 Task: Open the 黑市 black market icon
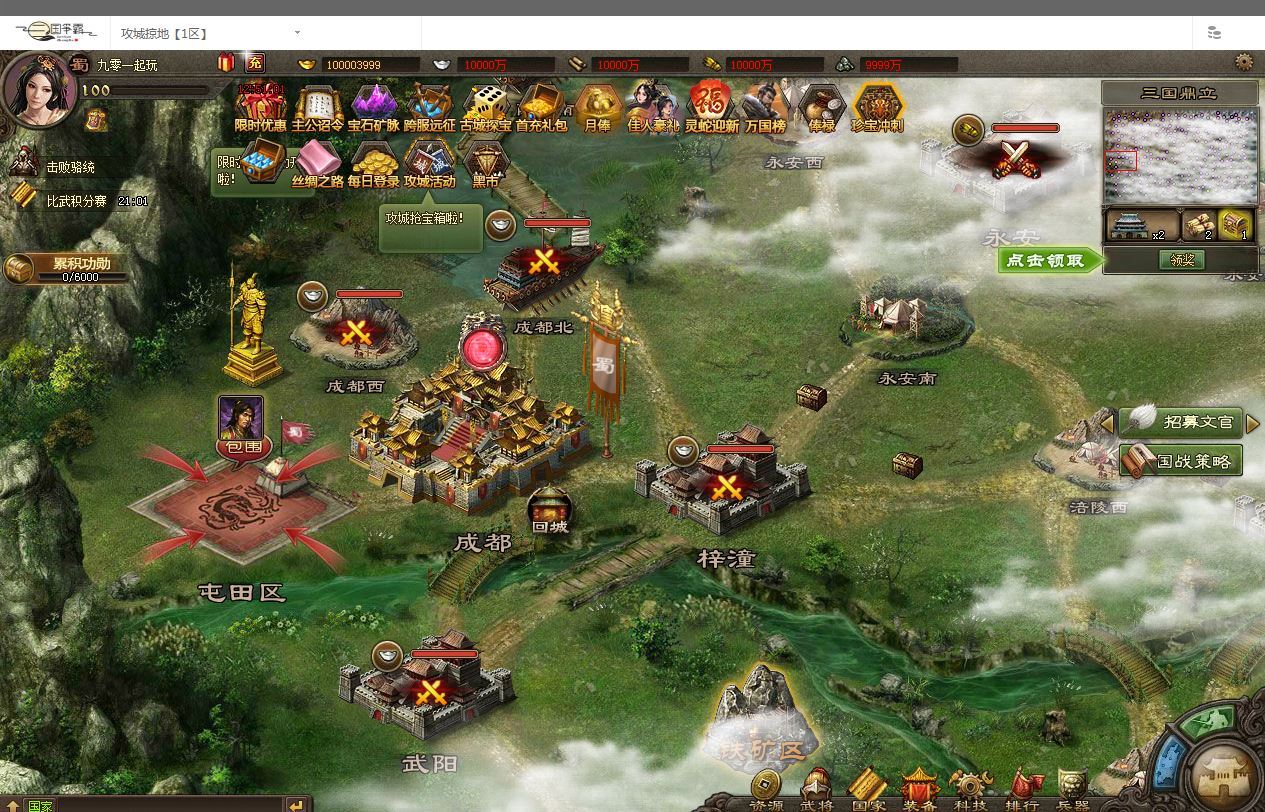point(486,163)
